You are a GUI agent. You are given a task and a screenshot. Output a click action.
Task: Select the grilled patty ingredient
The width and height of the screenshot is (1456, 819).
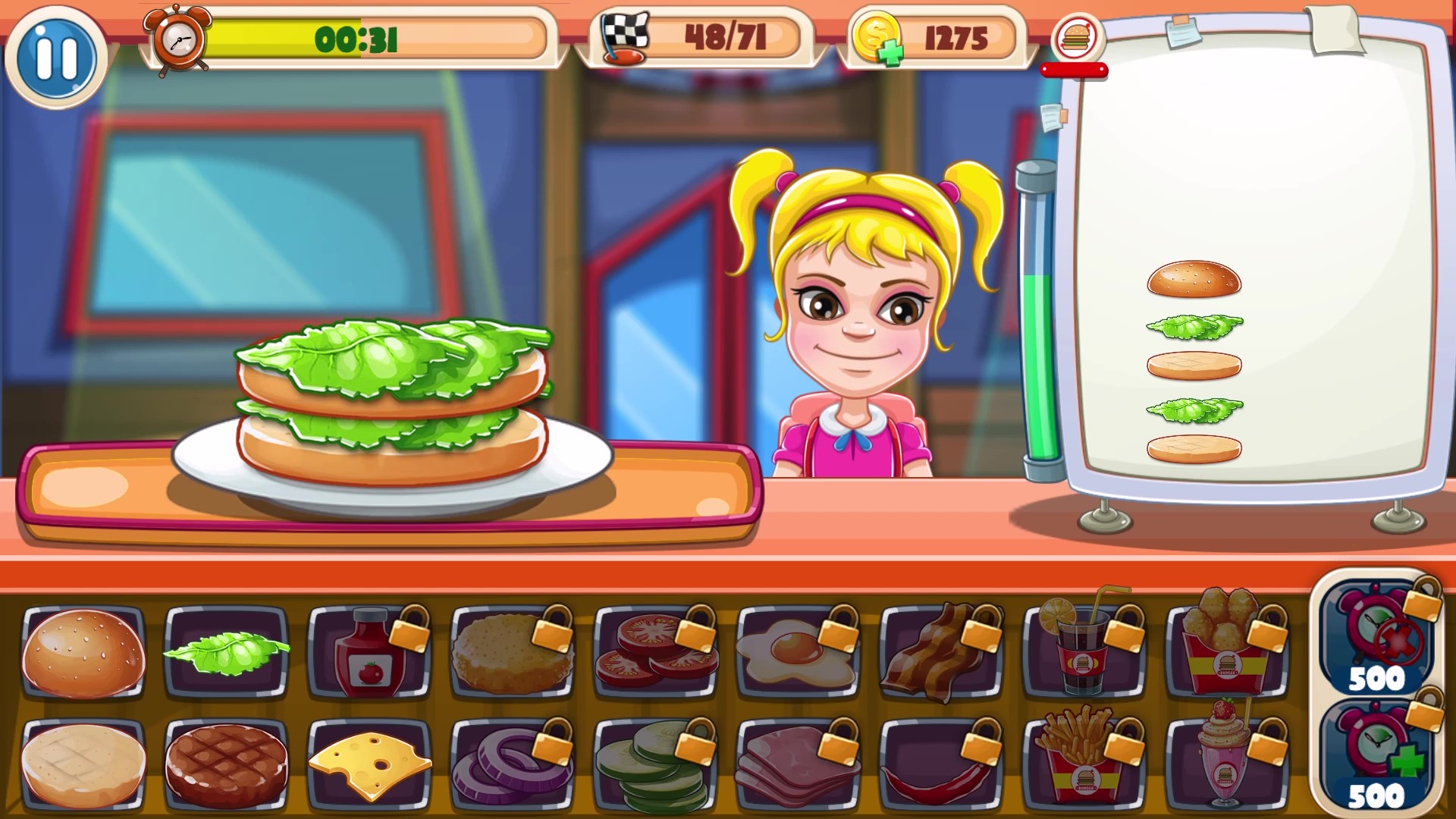[x=225, y=762]
